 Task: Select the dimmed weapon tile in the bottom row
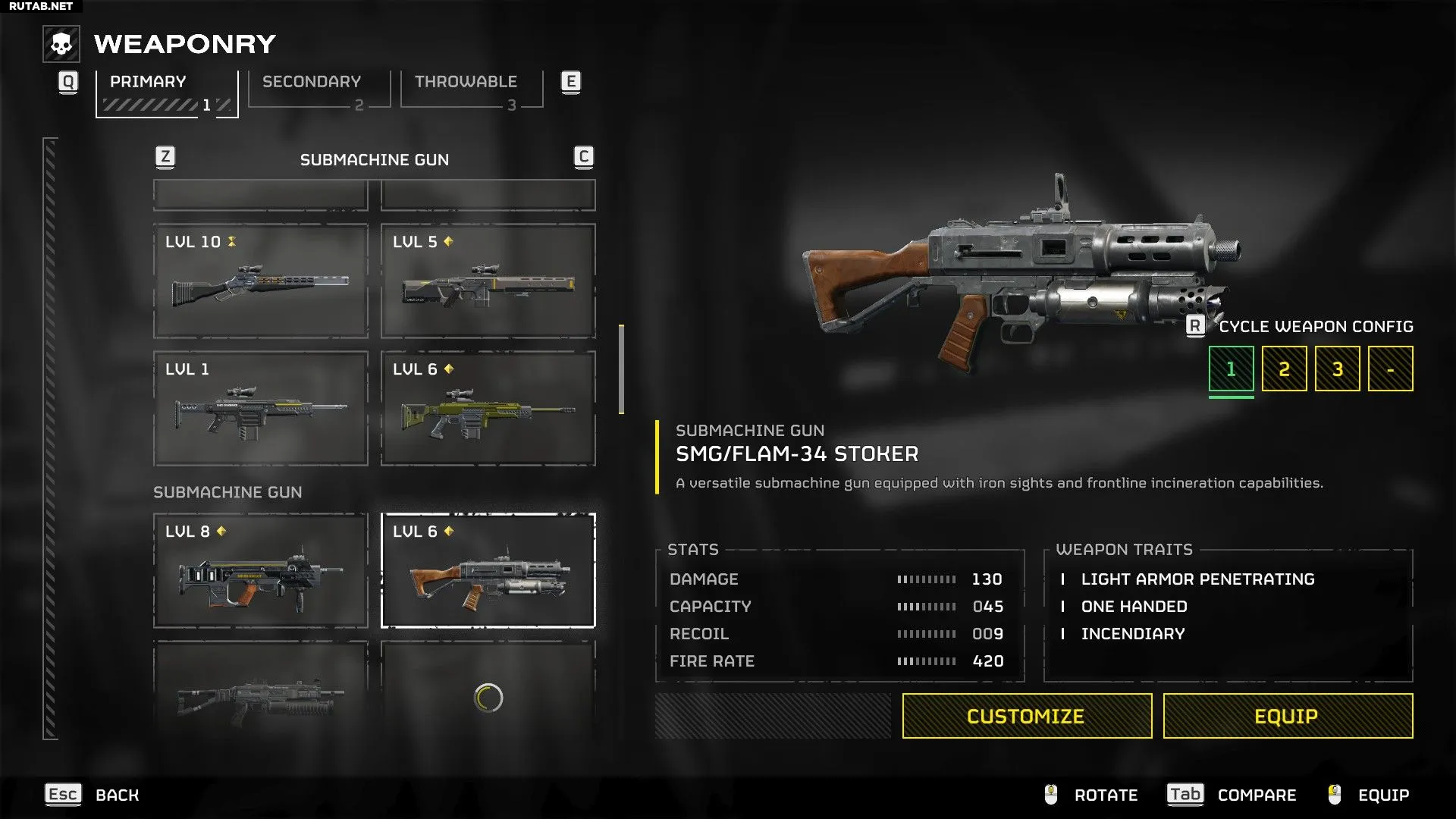pyautogui.click(x=260, y=689)
